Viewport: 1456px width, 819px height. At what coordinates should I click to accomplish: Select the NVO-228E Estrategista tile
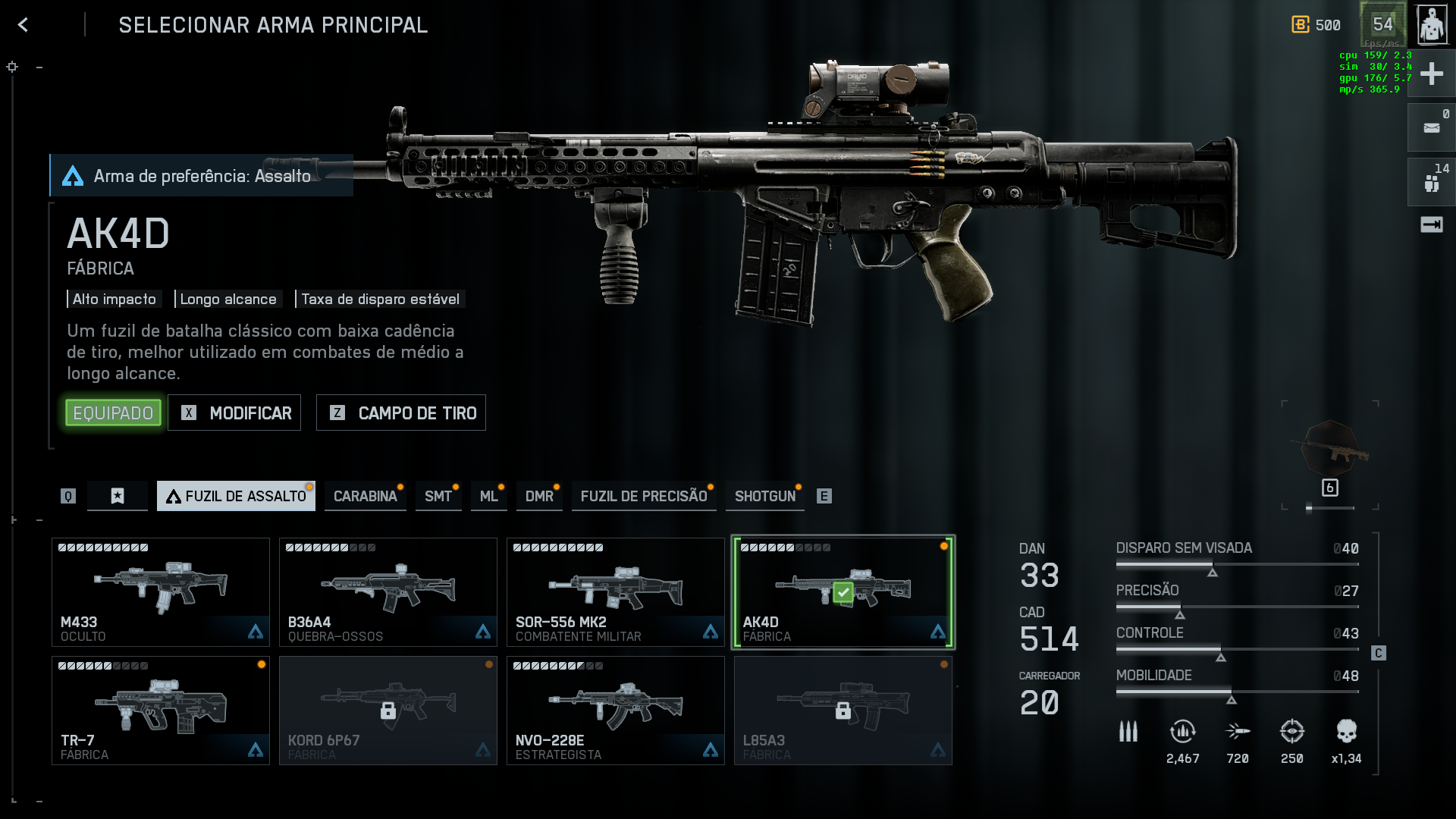point(616,711)
